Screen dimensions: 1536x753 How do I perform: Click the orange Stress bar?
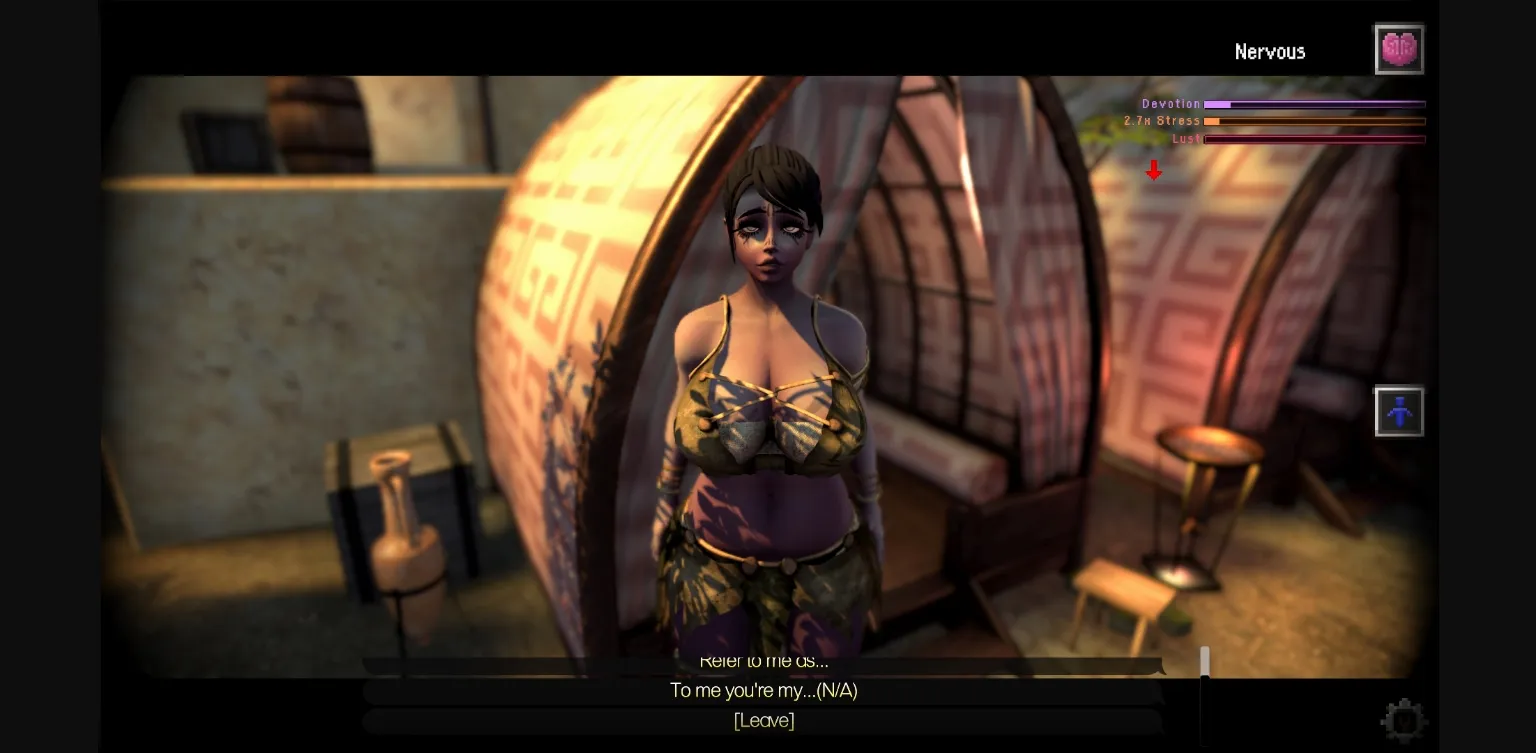click(x=1315, y=121)
